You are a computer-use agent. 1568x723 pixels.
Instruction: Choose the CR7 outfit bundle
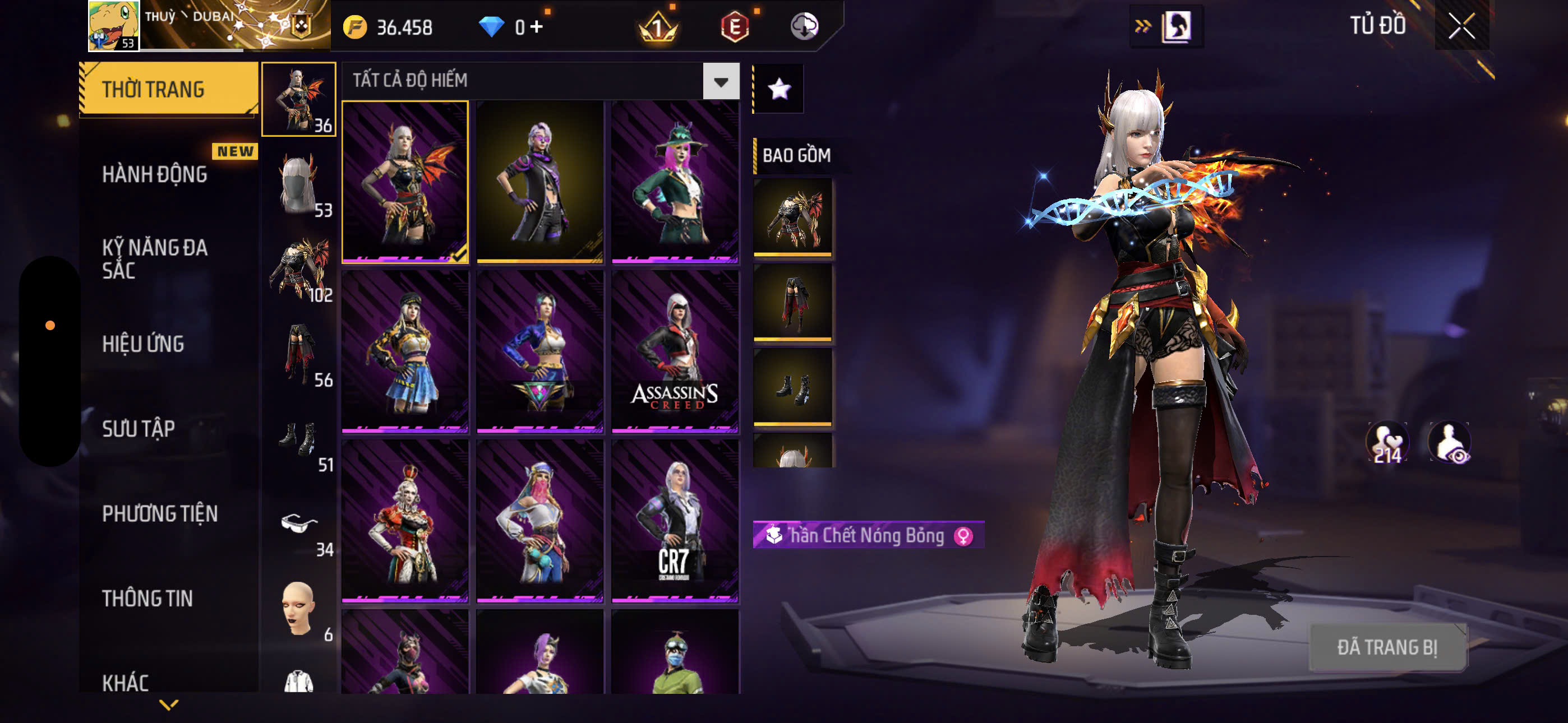point(675,521)
